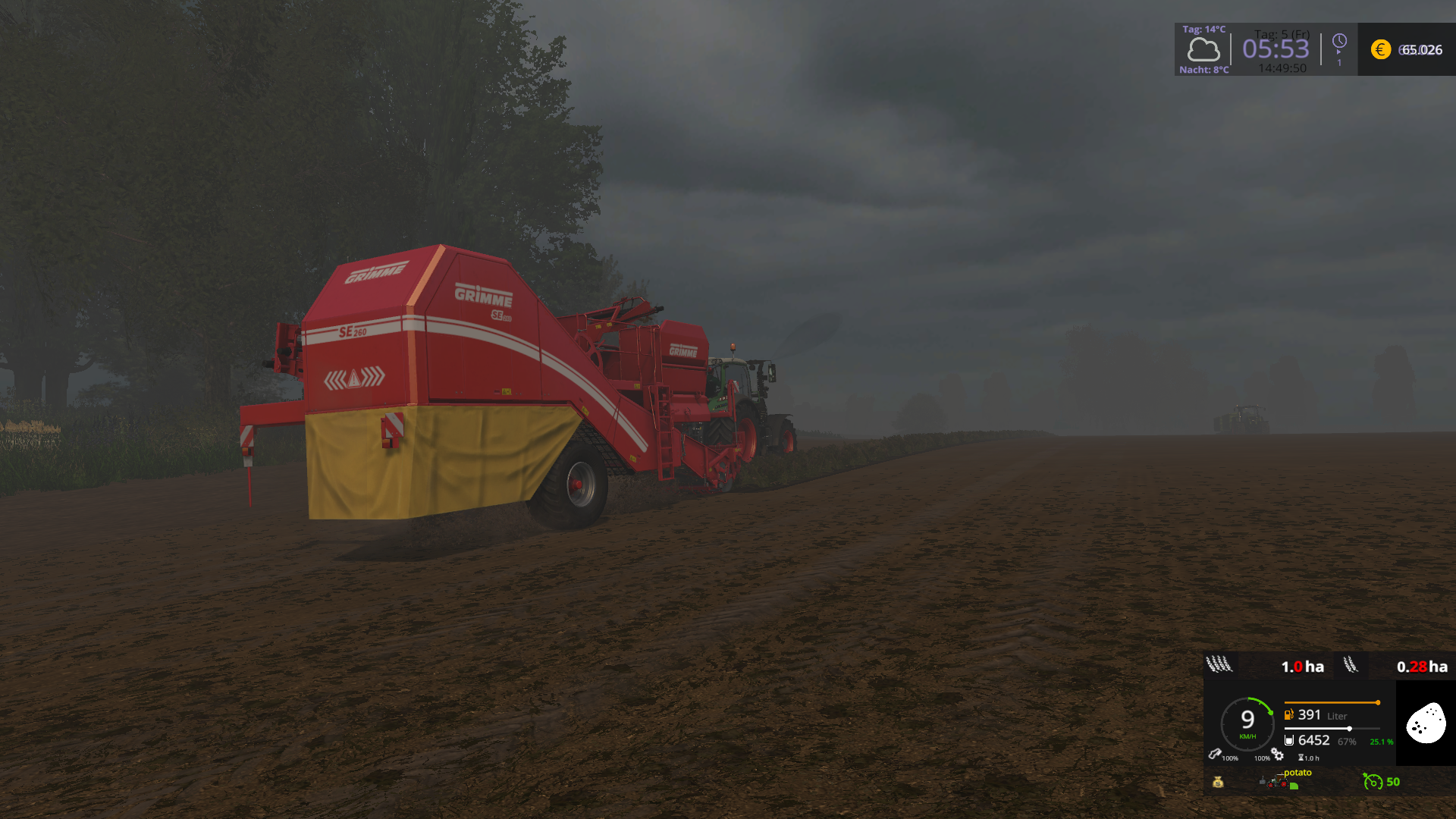Viewport: 1456px width, 819px height.
Task: Click the wrench-shaped wear indicator icon
Action: (x=1214, y=754)
